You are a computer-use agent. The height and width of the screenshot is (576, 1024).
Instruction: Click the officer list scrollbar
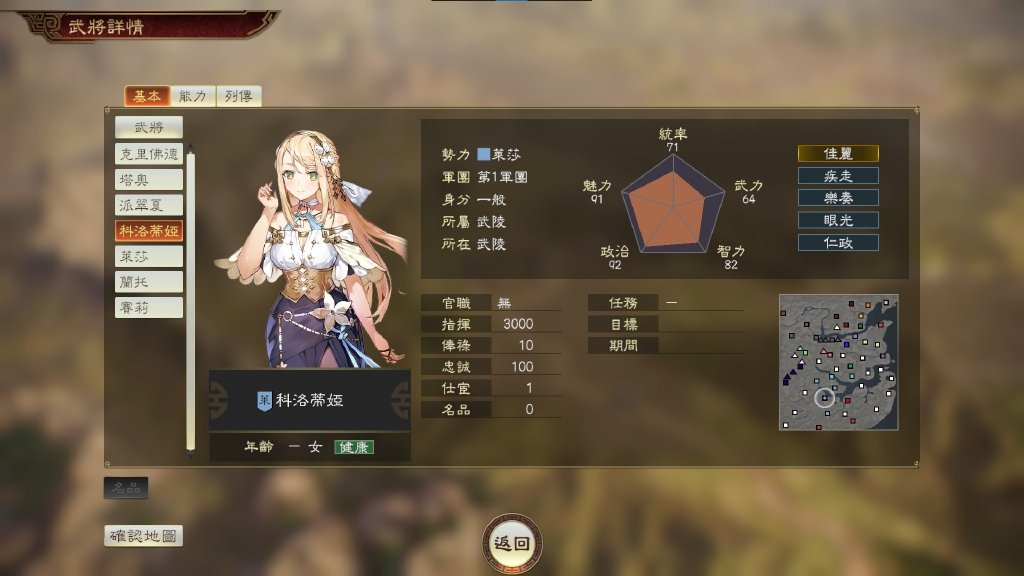191,300
